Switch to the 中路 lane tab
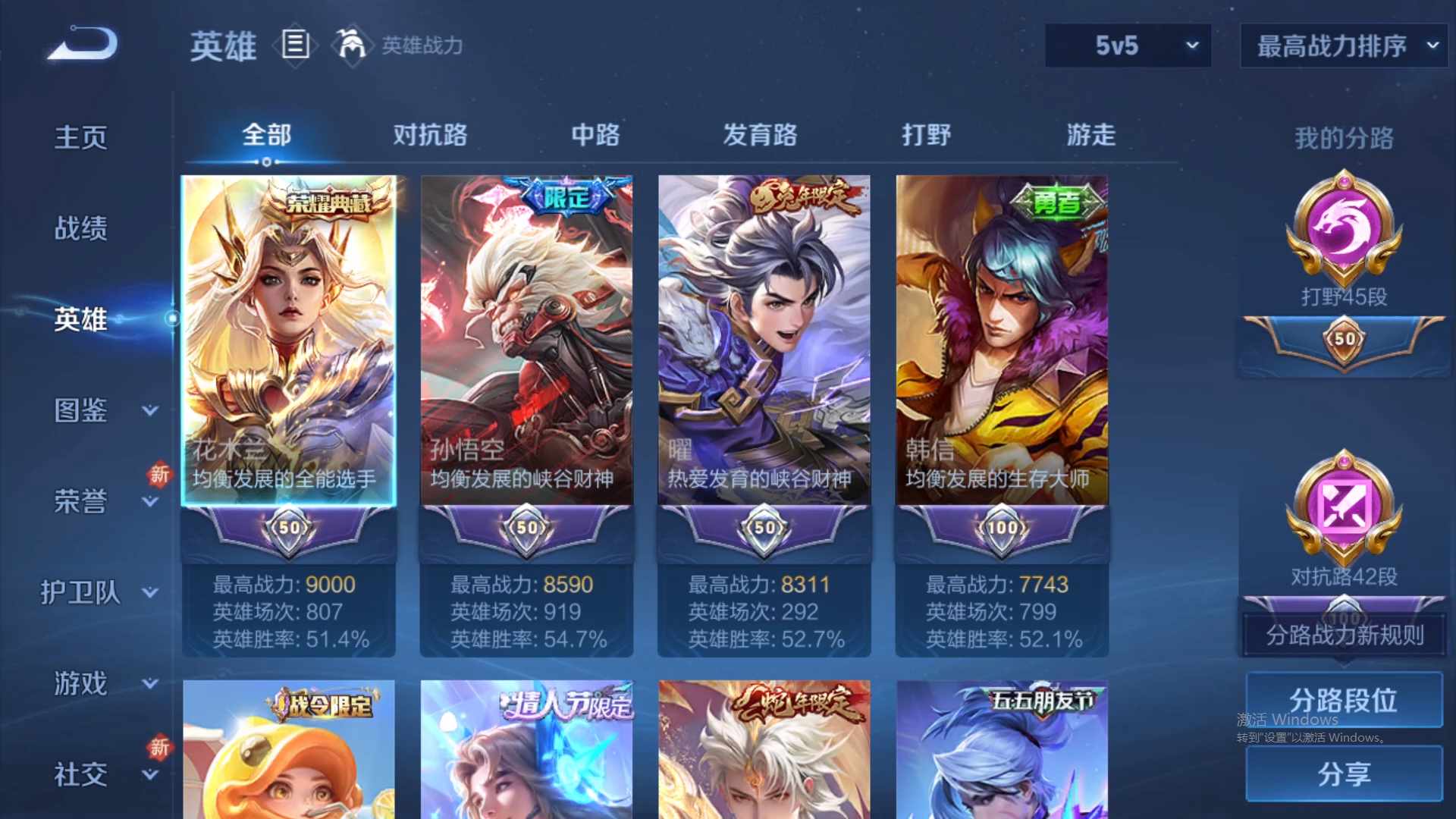The width and height of the screenshot is (1456, 819). (595, 135)
